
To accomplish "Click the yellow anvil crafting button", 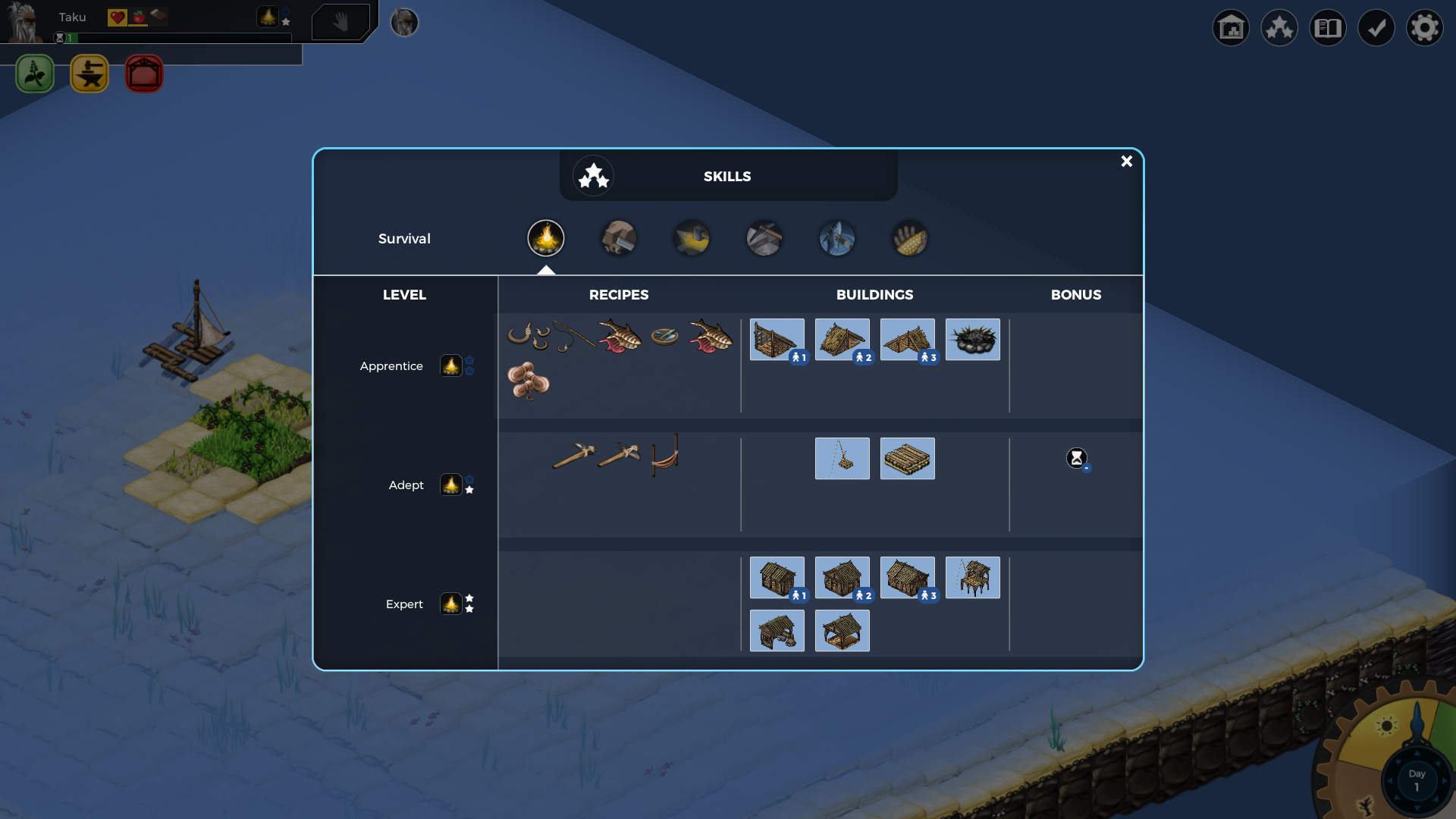I will click(x=89, y=74).
